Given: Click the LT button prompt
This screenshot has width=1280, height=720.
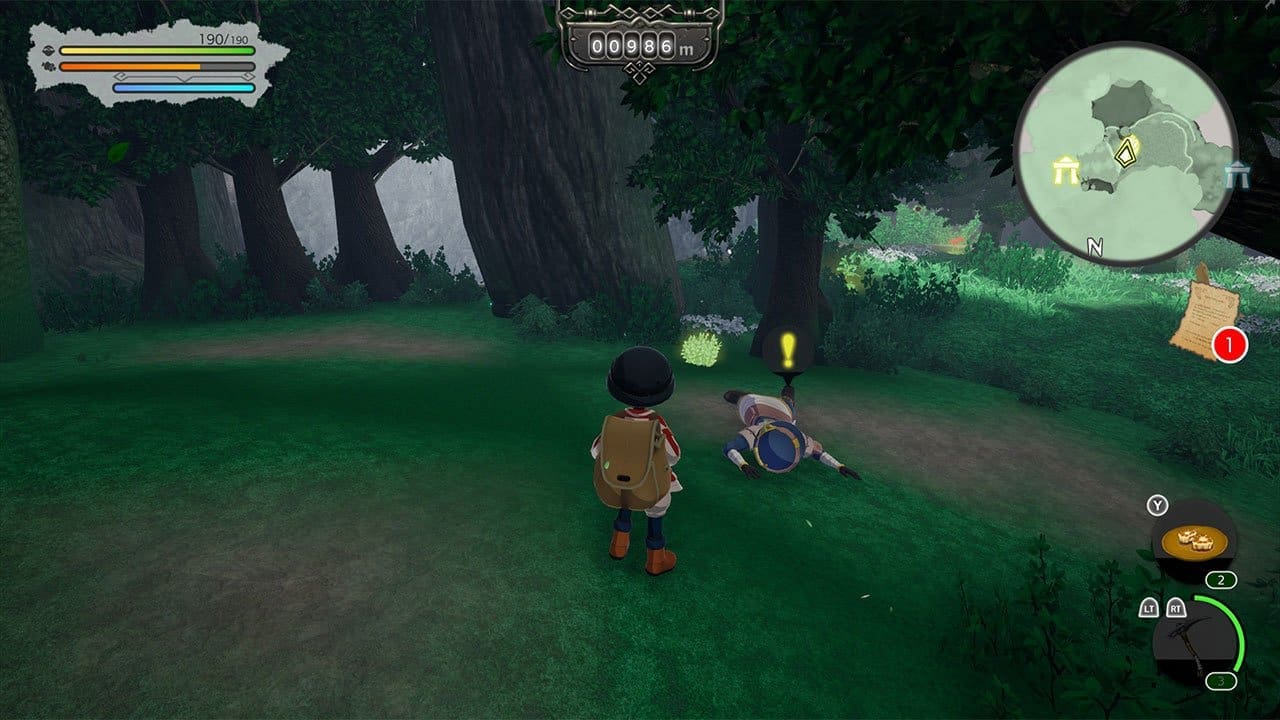Looking at the screenshot, I should [x=1150, y=606].
